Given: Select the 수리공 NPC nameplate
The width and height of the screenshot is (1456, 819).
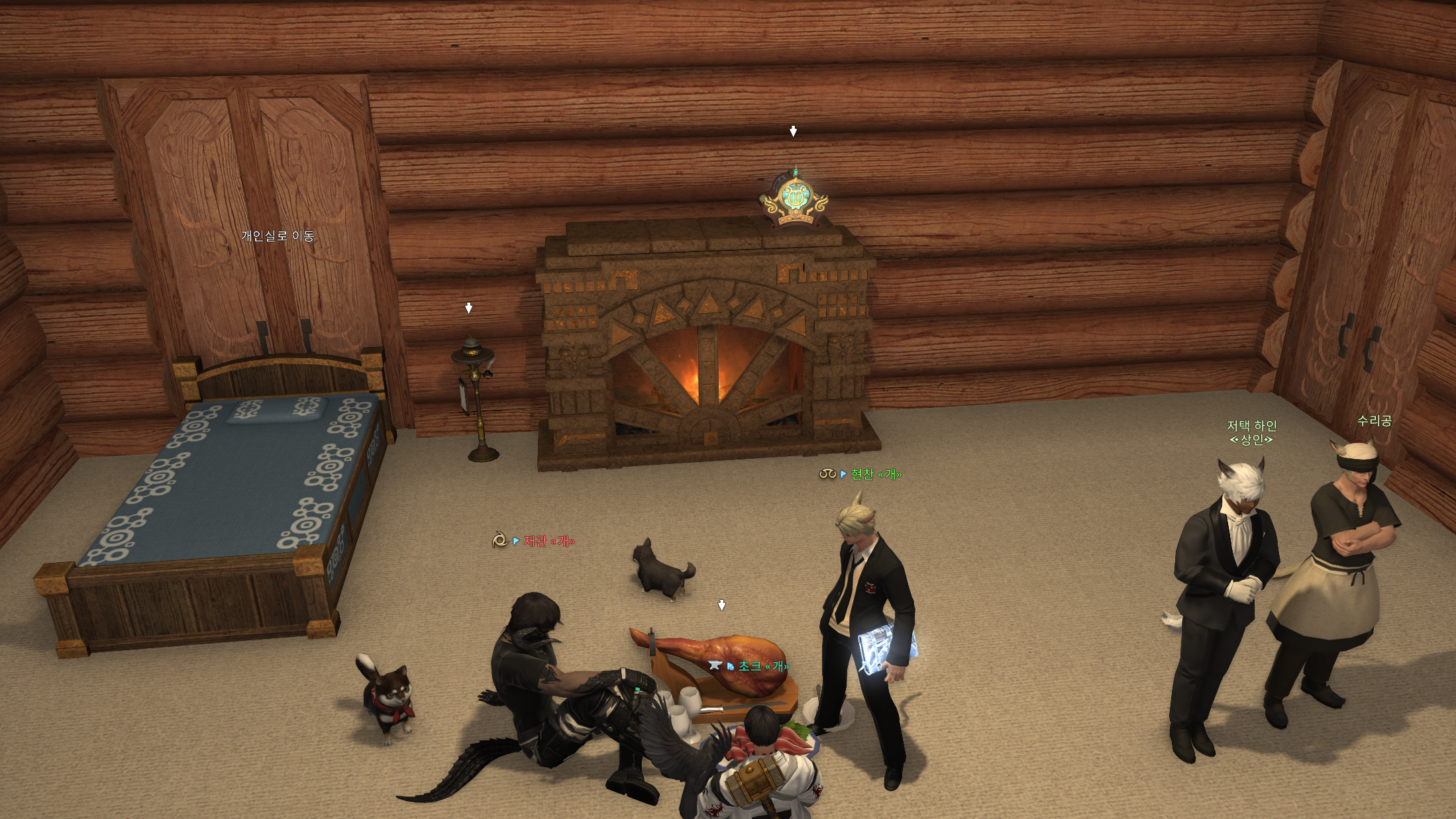Looking at the screenshot, I should [1374, 420].
